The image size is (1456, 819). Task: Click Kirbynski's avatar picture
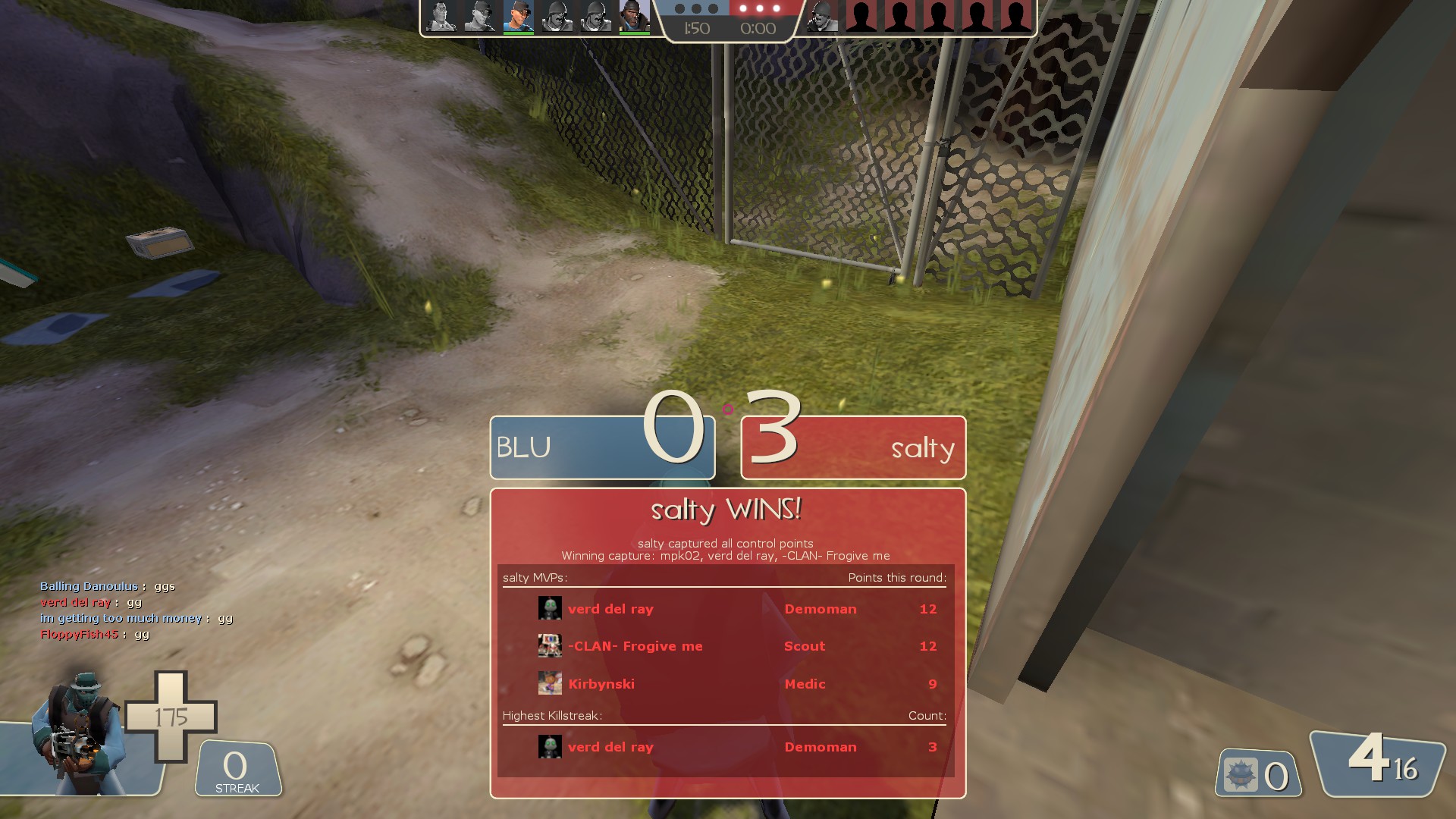pyautogui.click(x=550, y=684)
